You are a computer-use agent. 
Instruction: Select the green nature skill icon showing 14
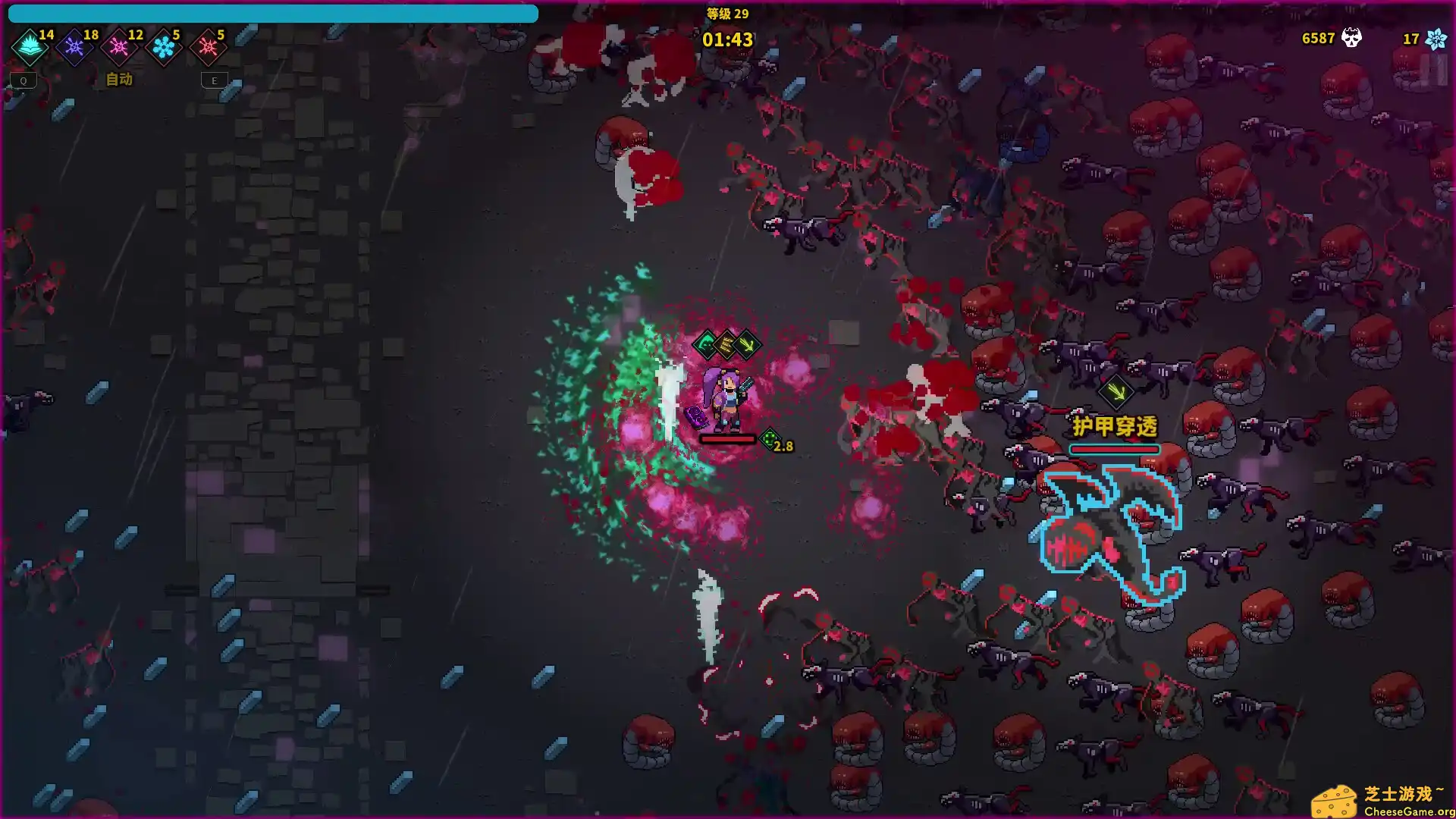coord(28,47)
